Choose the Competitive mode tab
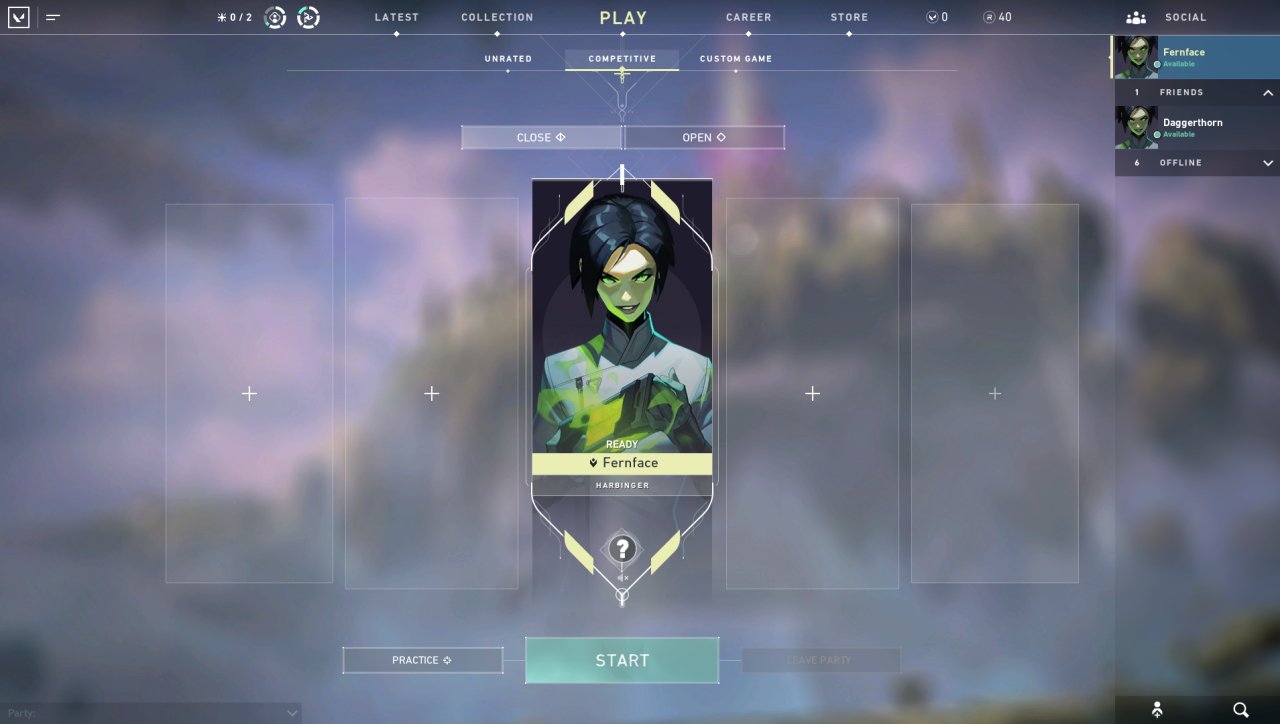 click(x=622, y=59)
